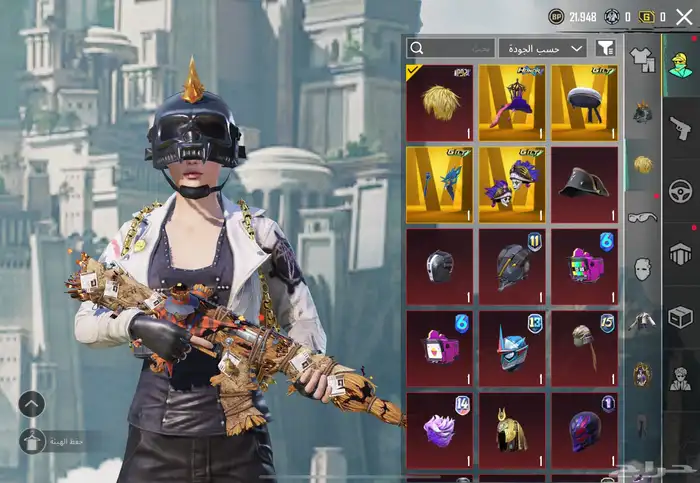Open the face mask subcategory

(642, 268)
